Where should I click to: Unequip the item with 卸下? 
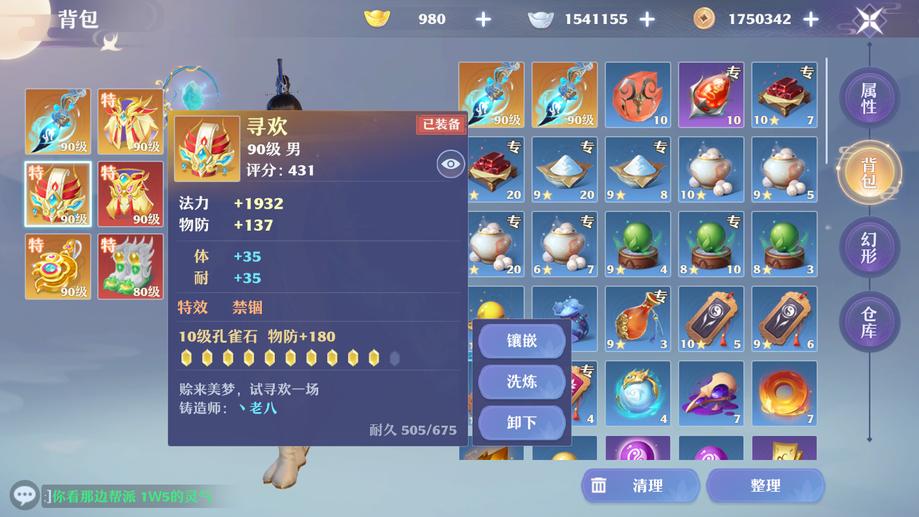click(x=522, y=422)
